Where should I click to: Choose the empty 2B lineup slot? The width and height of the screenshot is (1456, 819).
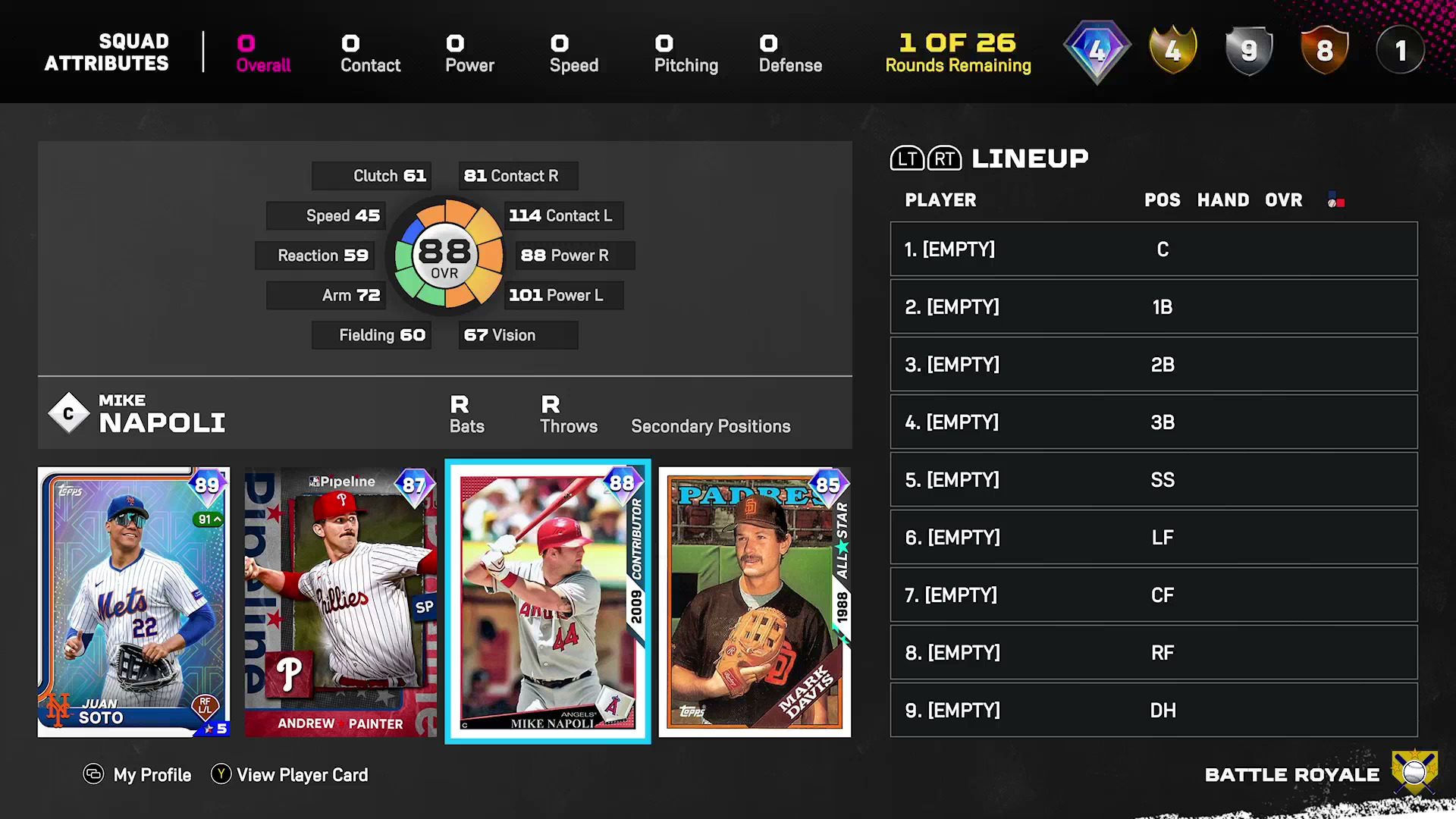tap(1153, 365)
